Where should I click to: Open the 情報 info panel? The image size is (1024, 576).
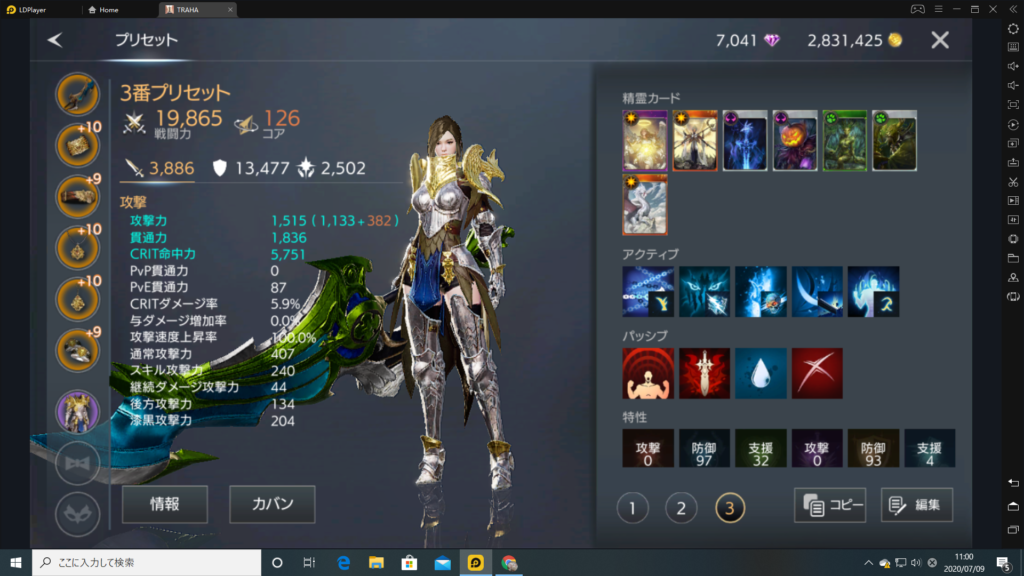click(165, 504)
